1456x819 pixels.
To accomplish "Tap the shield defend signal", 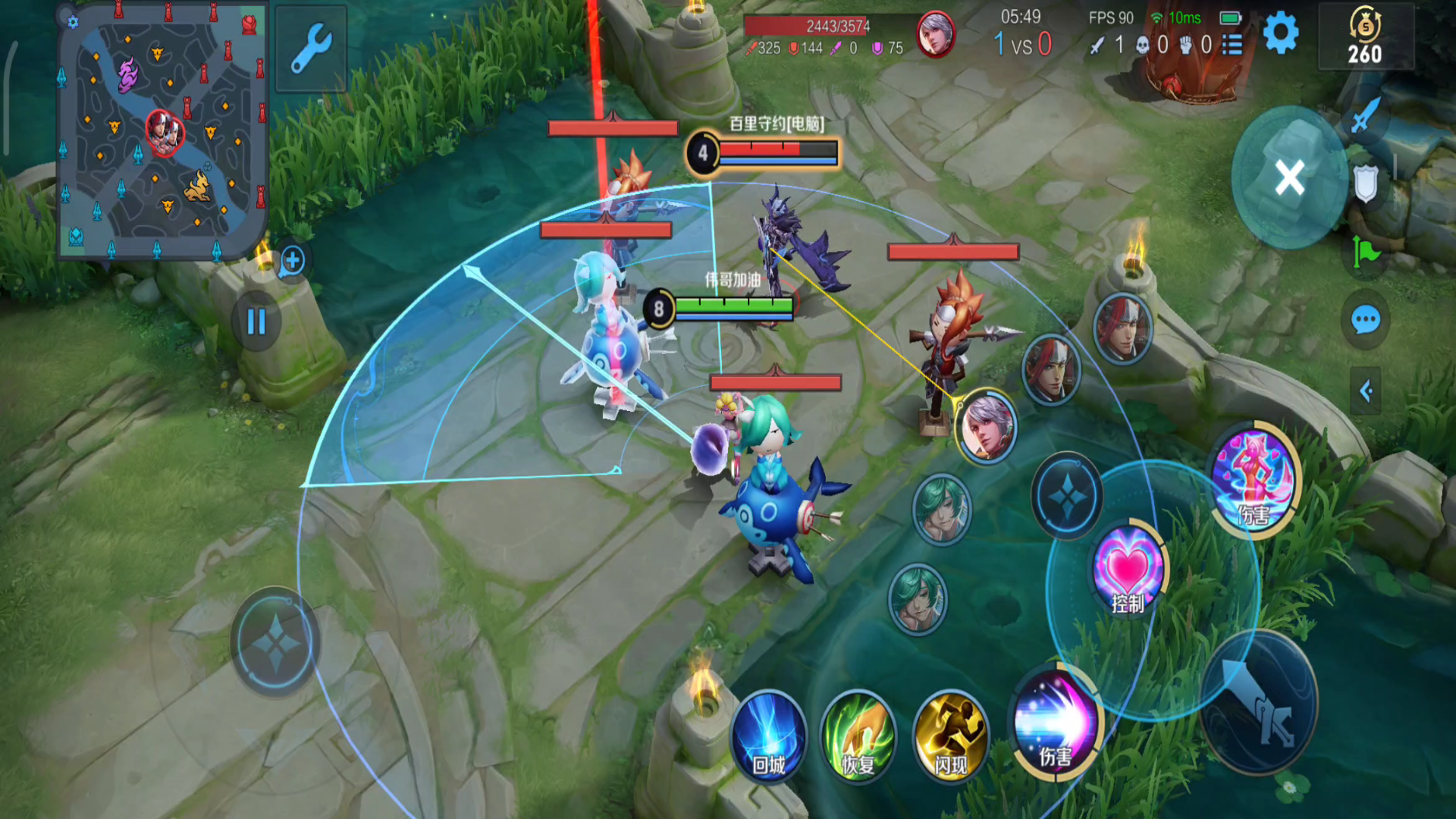I will click(x=1365, y=184).
